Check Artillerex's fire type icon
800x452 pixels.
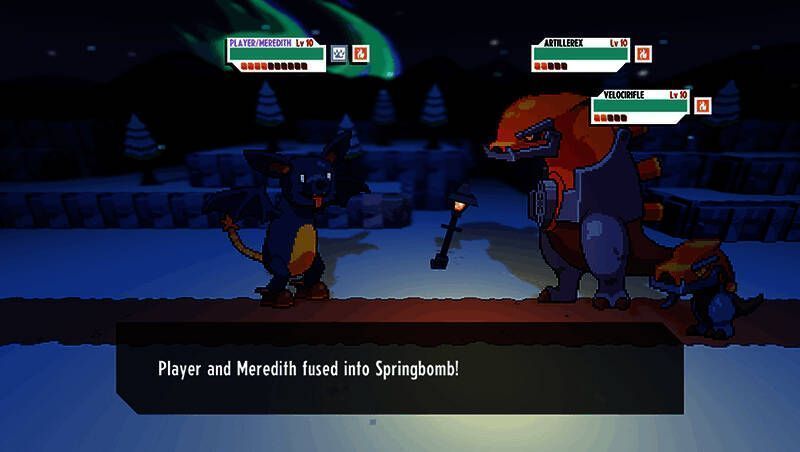pyautogui.click(x=643, y=53)
